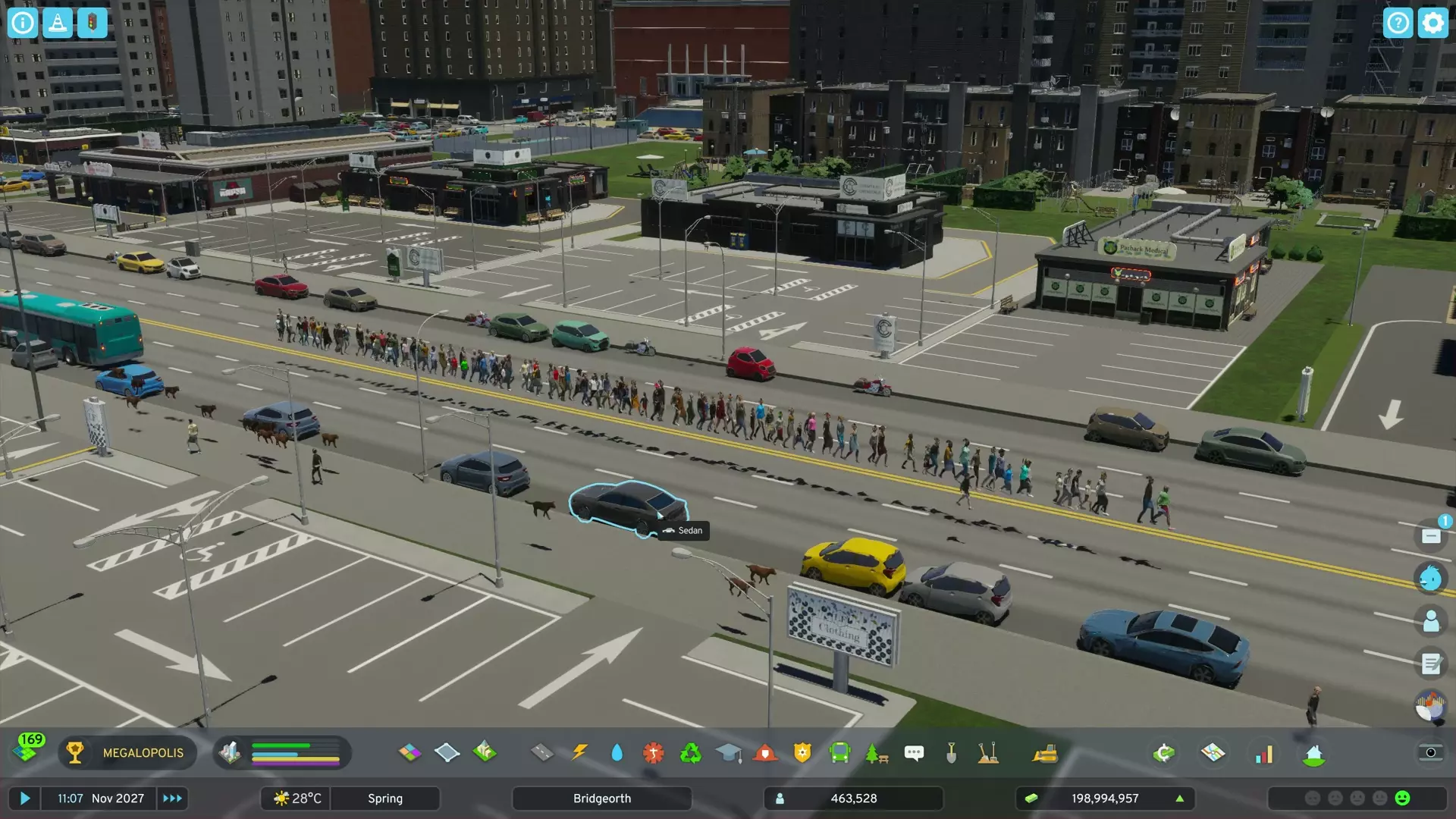Select the Garbage Management recycling icon
The width and height of the screenshot is (1456, 819).
(x=692, y=752)
